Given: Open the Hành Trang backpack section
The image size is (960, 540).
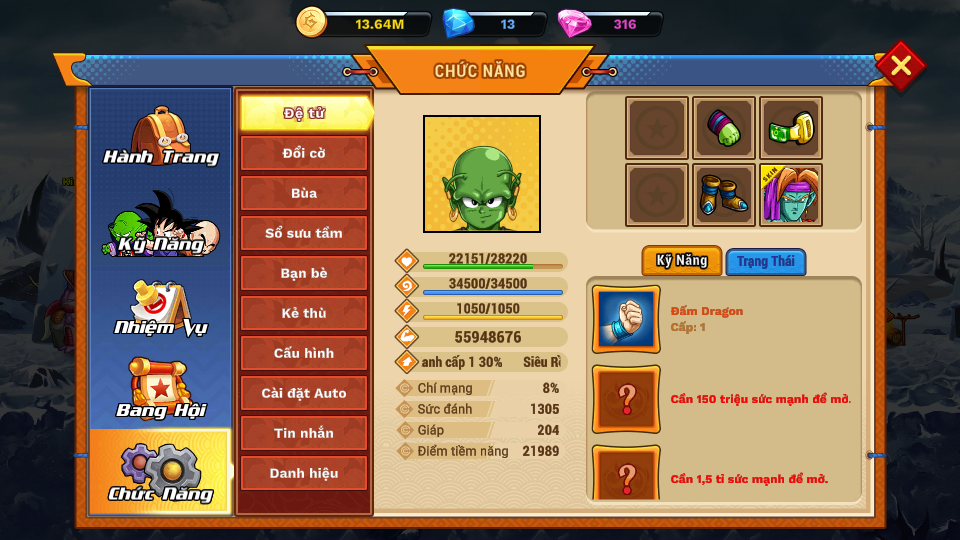Looking at the screenshot, I should 160,137.
